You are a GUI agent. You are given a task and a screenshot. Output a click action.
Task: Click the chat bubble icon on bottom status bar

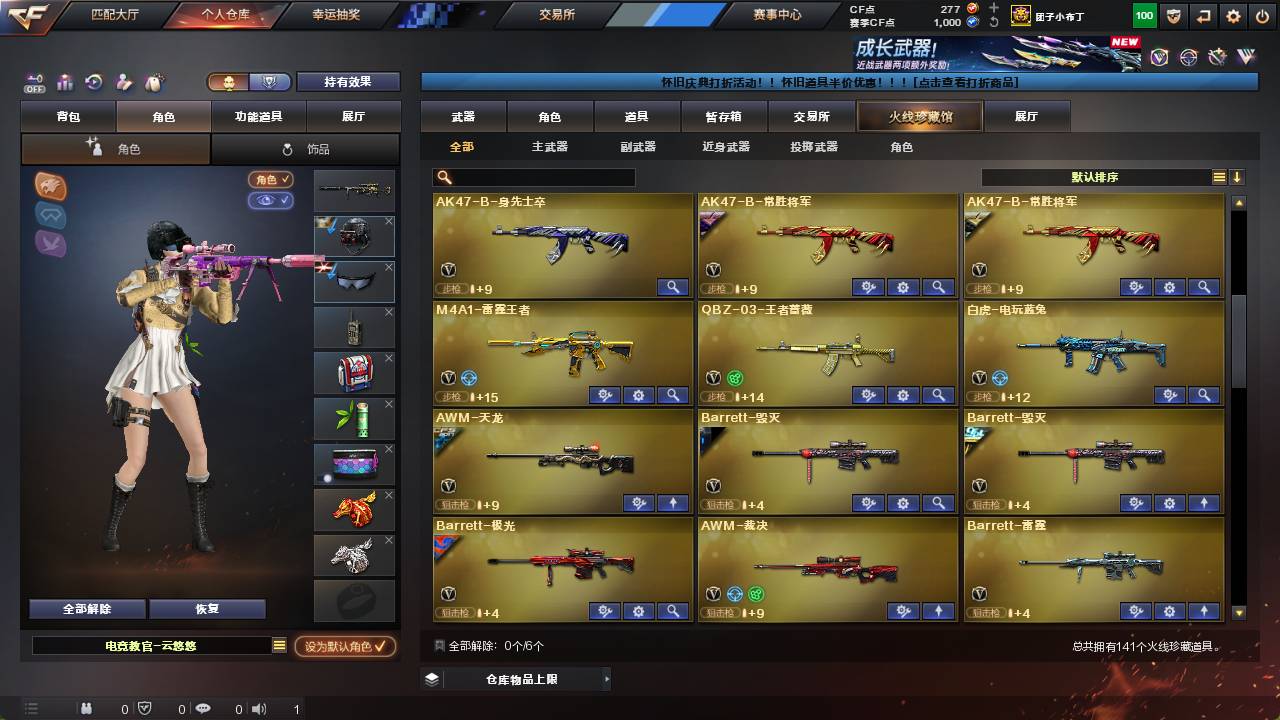(x=203, y=708)
